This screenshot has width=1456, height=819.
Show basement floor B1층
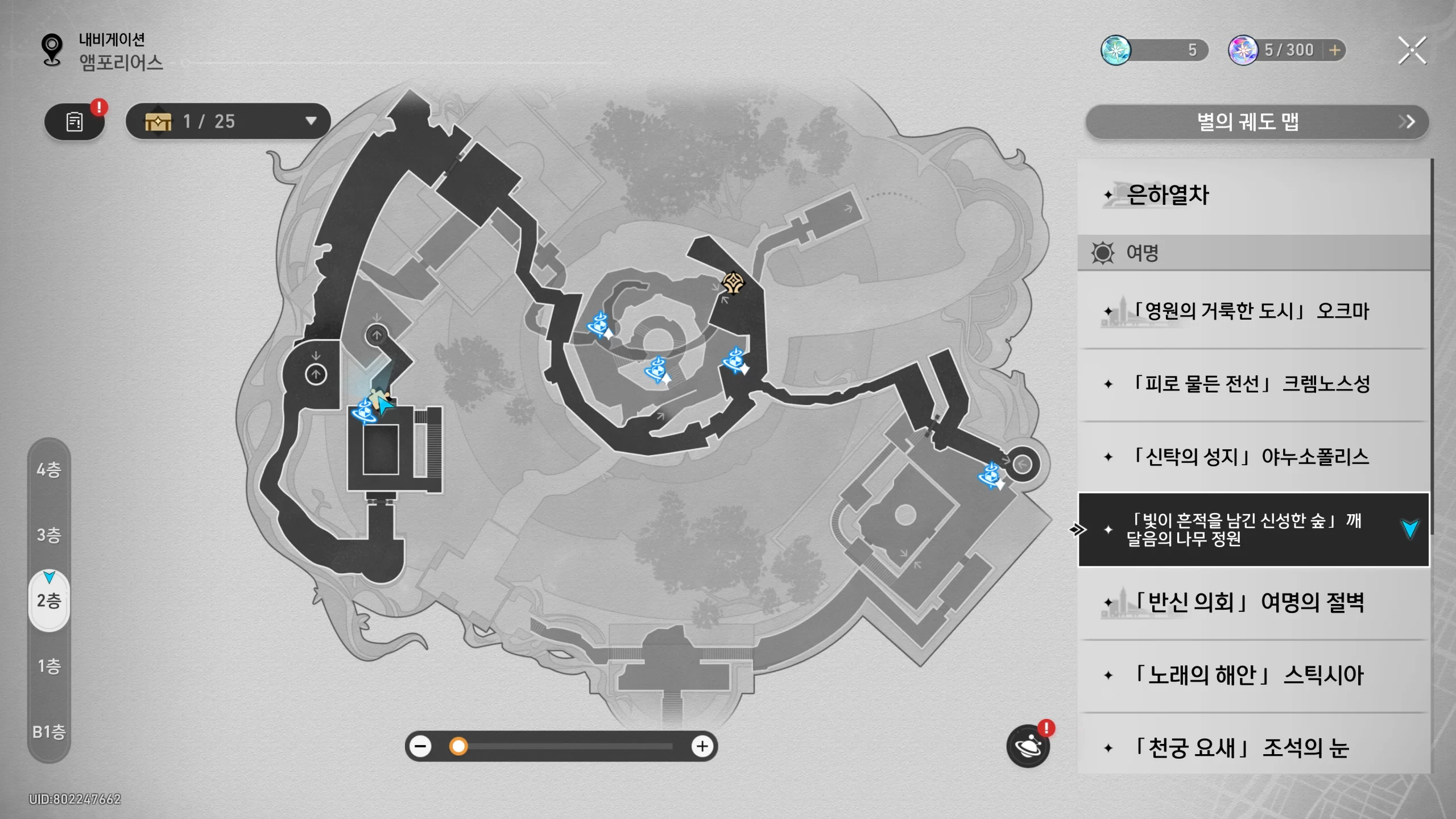click(x=49, y=732)
